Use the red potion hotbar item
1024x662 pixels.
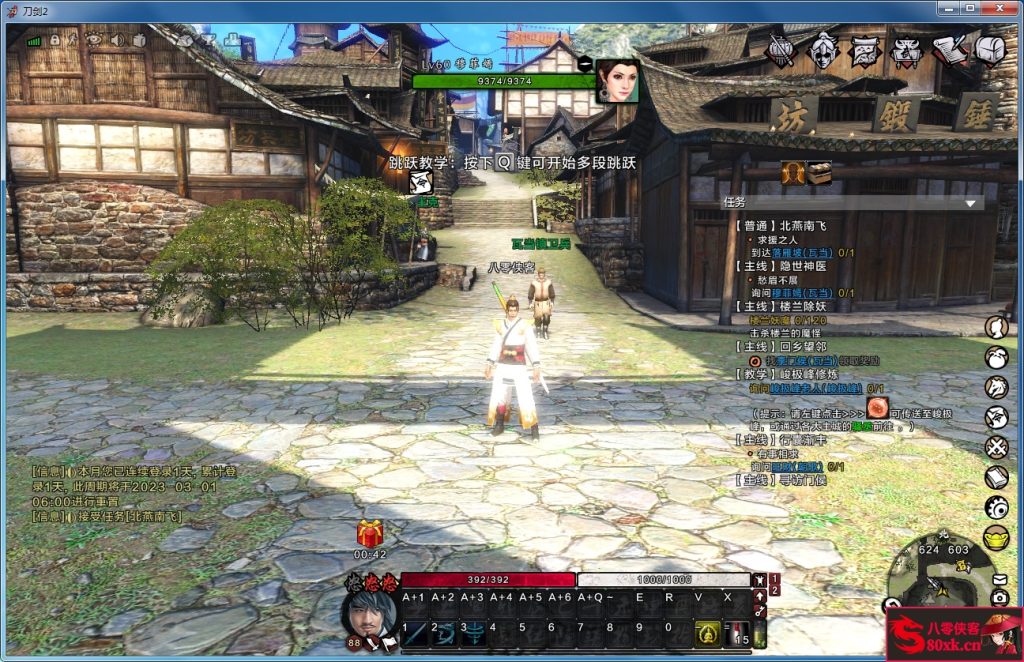coord(737,633)
